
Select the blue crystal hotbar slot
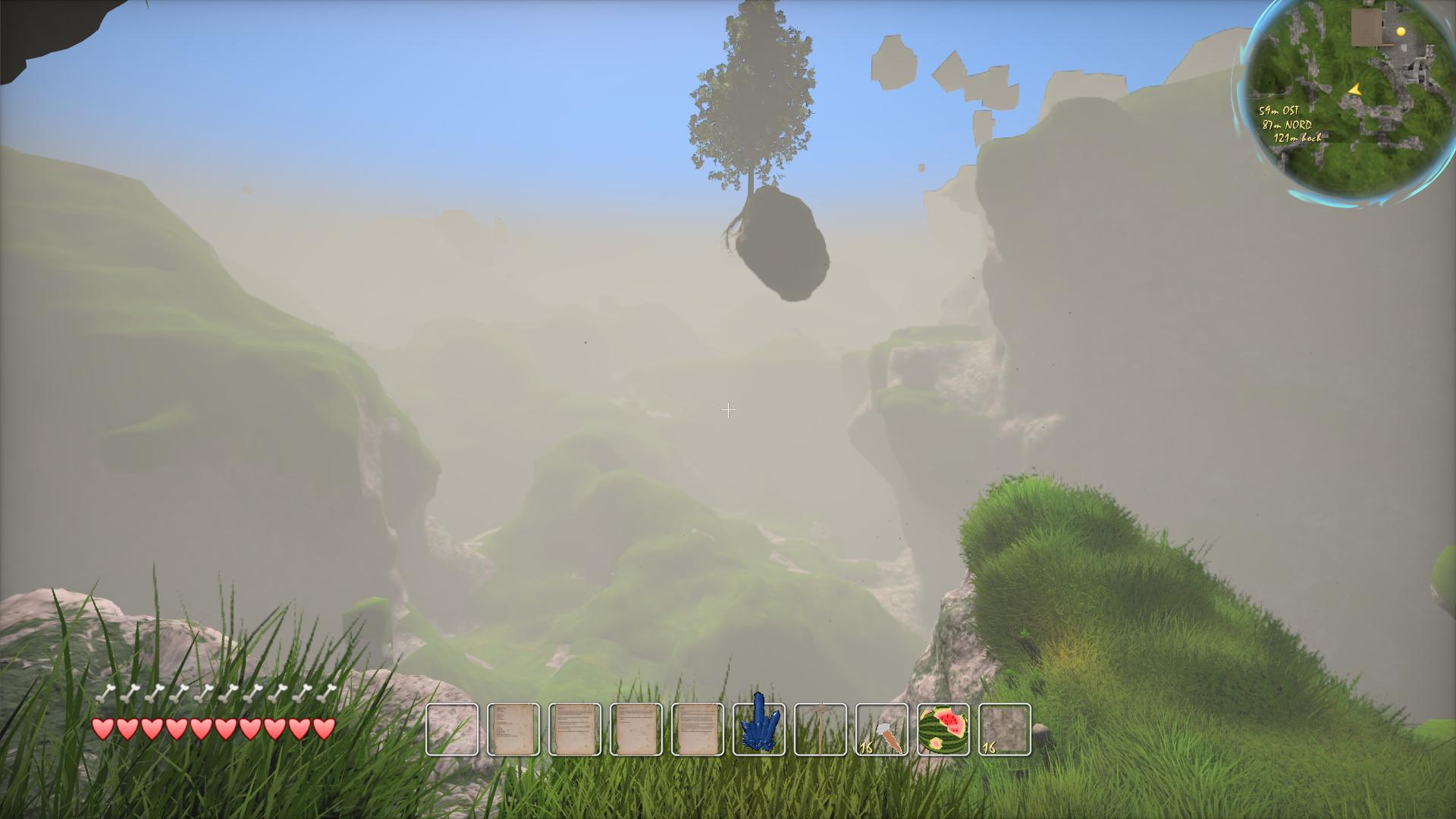coord(759,730)
